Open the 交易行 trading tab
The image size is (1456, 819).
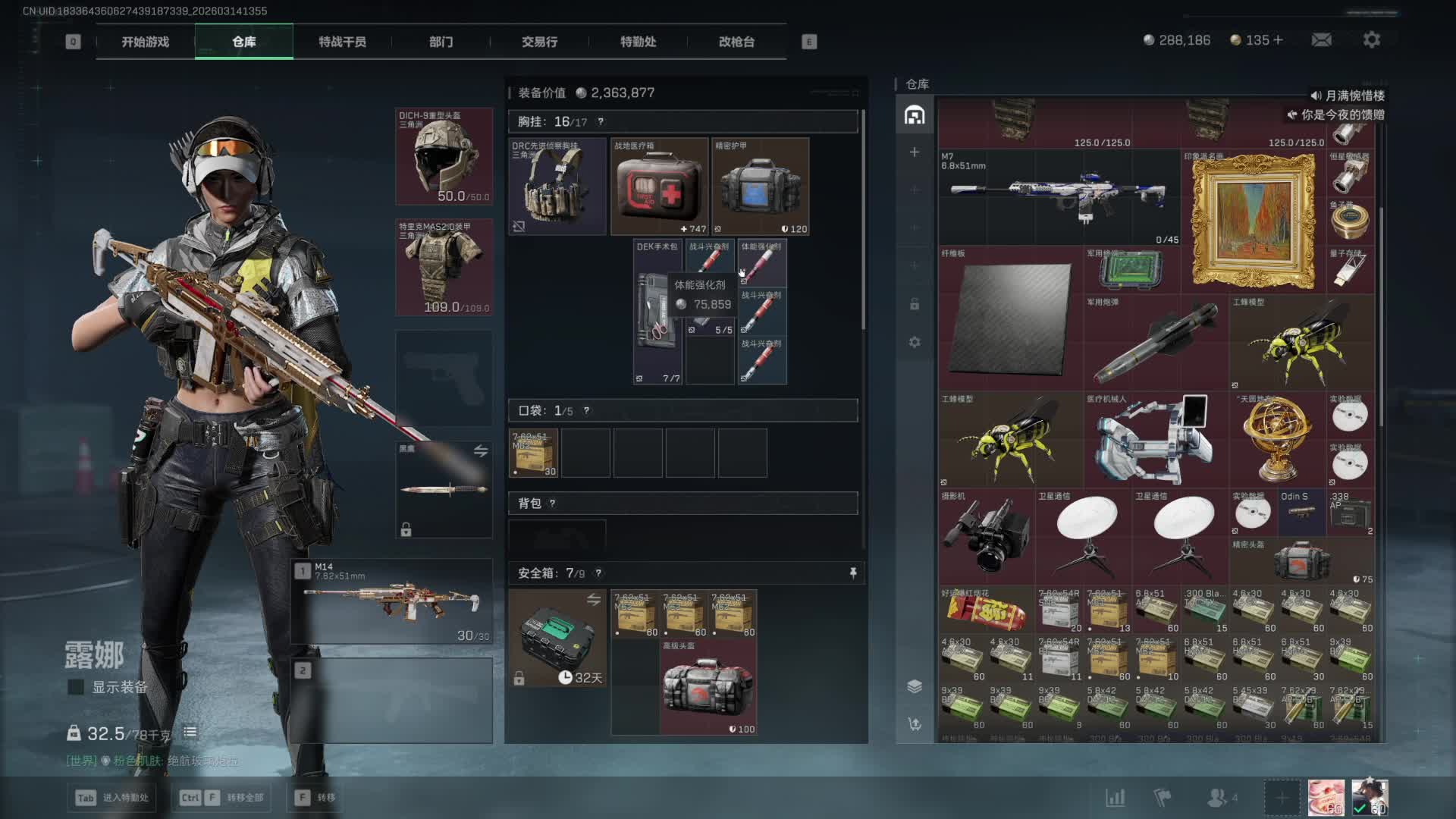click(539, 42)
